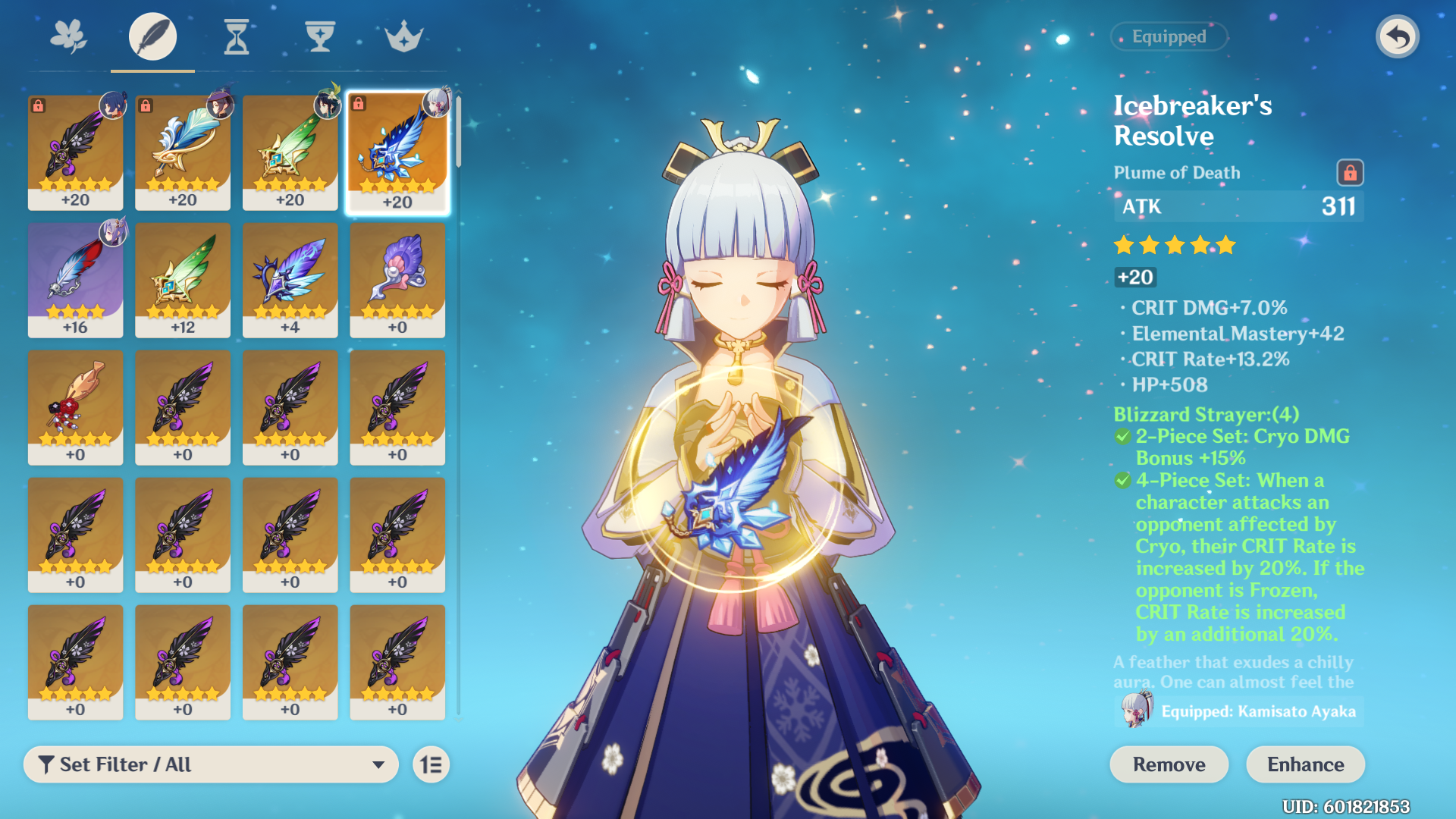This screenshot has height=819, width=1456.
Task: Choose the +16 red-tipped four-star feather
Action: 75,280
